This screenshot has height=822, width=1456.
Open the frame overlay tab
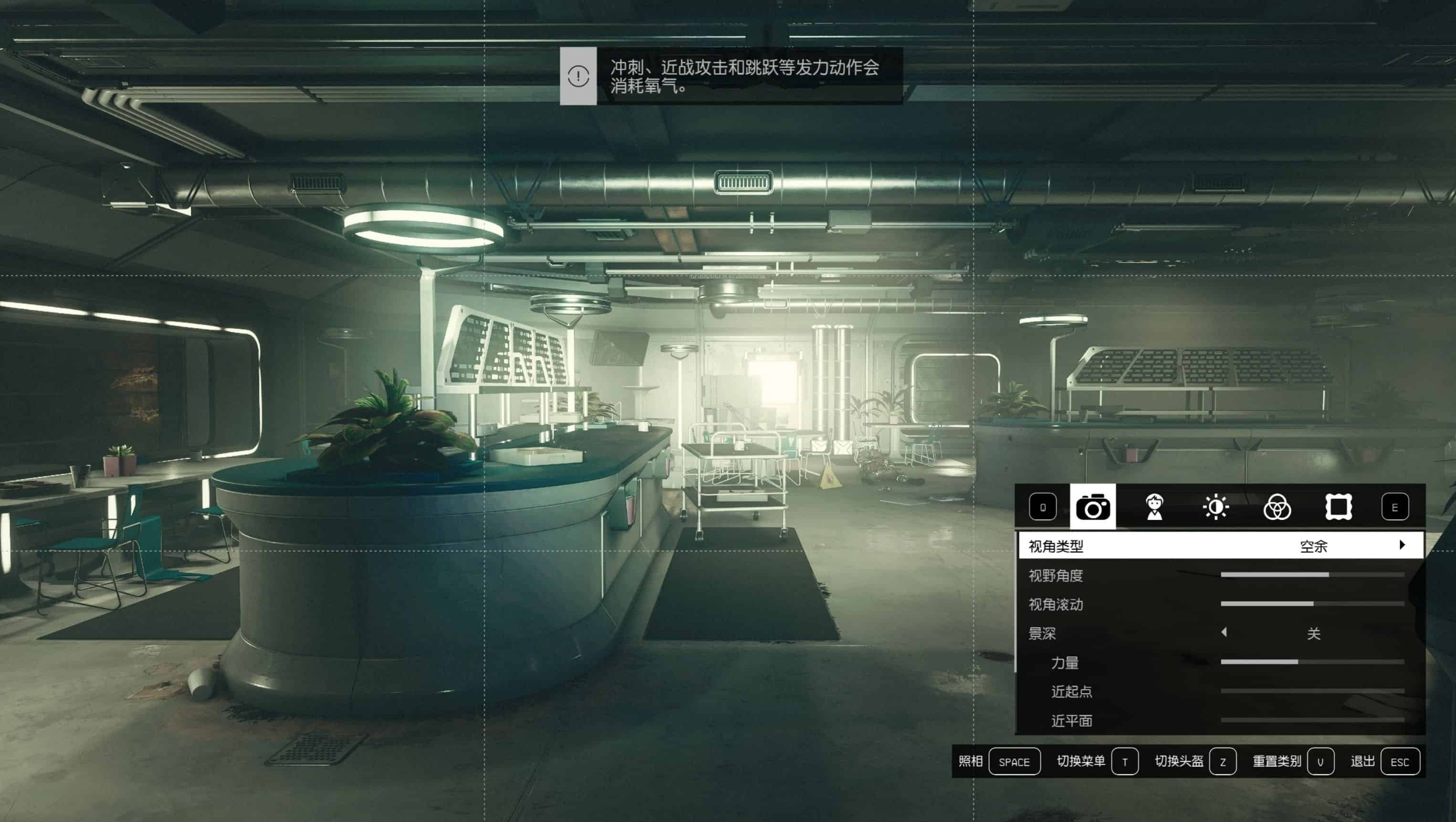pos(1339,506)
